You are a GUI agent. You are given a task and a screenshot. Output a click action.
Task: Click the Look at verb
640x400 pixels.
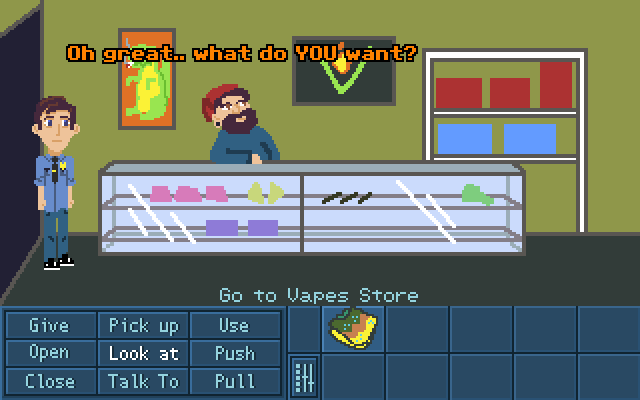coord(143,353)
